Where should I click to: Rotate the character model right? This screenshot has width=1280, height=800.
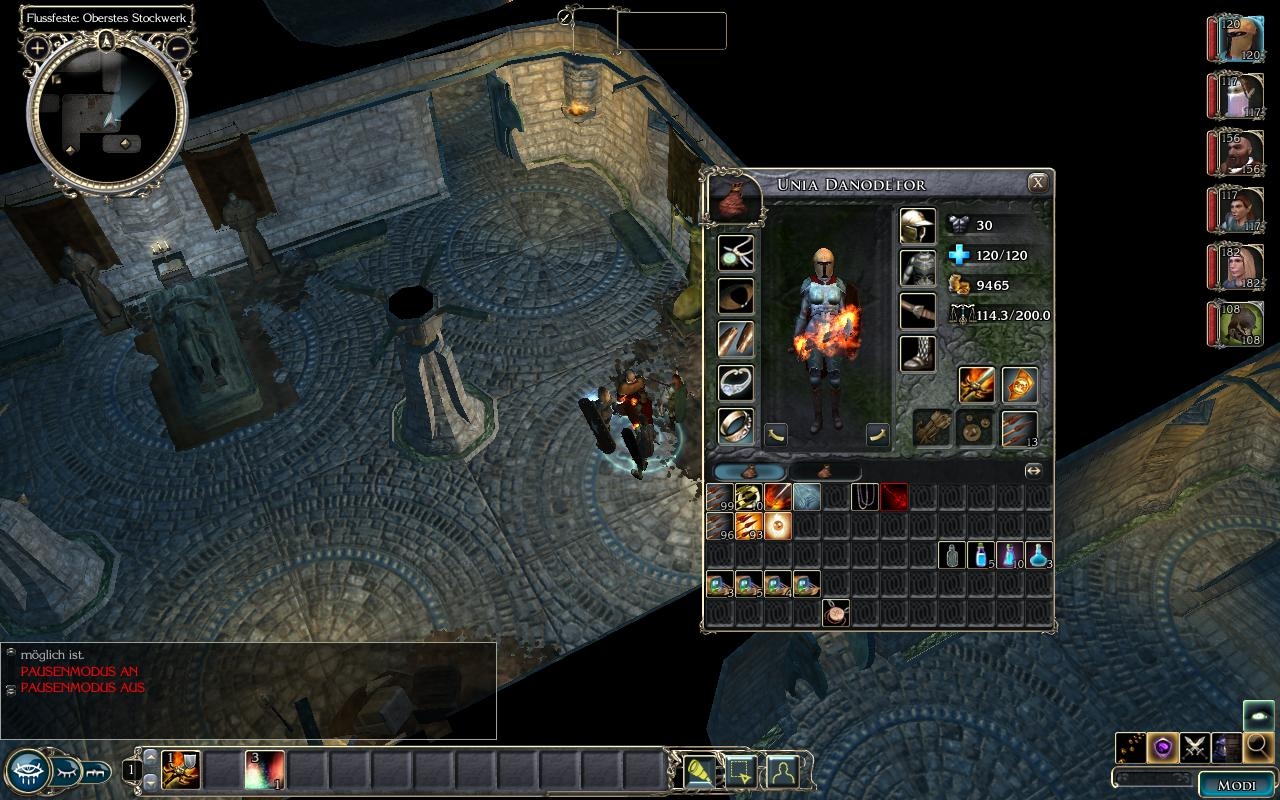point(877,434)
